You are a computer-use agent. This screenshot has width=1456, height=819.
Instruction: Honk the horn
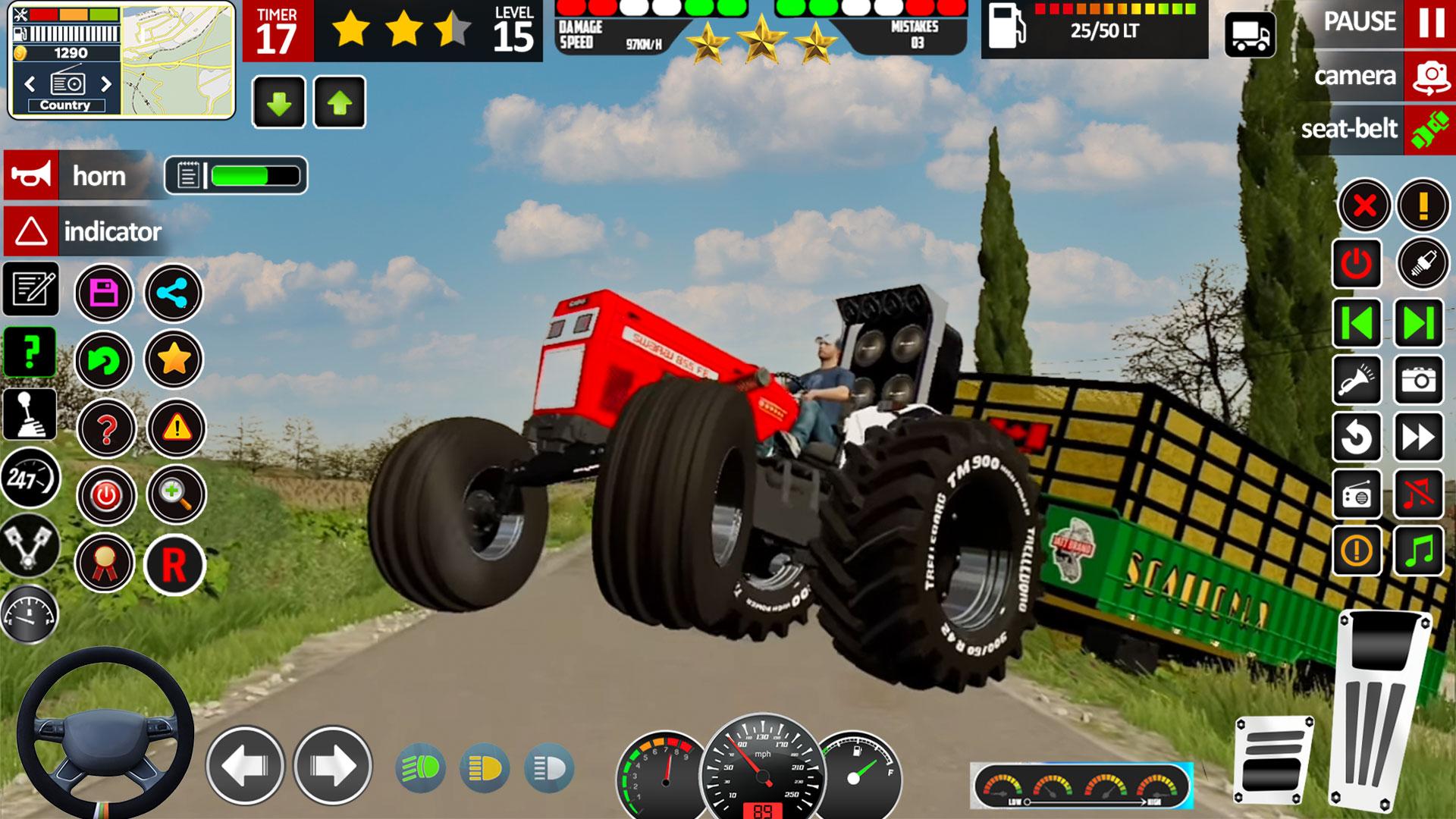pyautogui.click(x=31, y=175)
